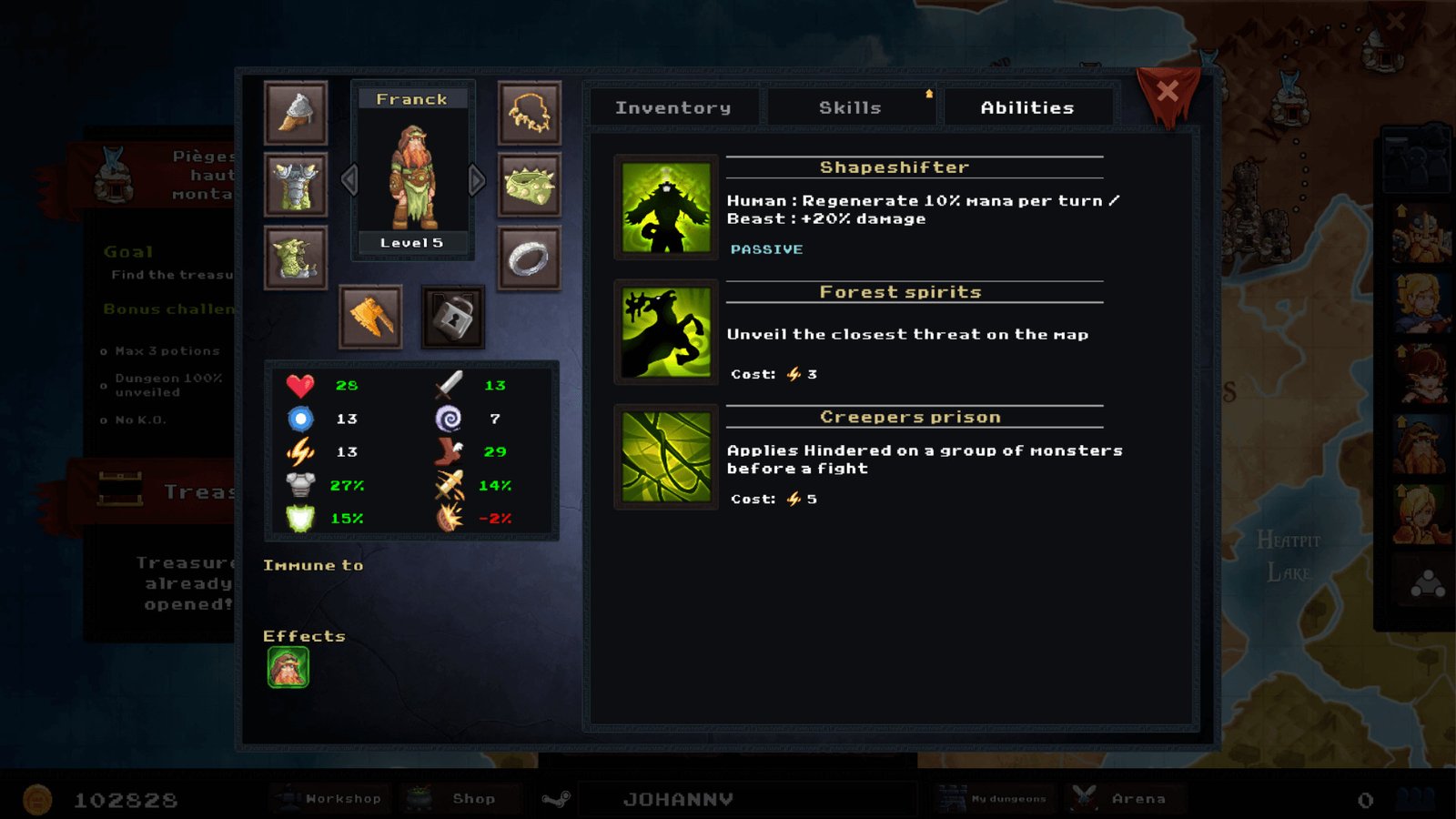This screenshot has width=1456, height=819.
Task: Close the character panel with red X
Action: pos(1168,91)
